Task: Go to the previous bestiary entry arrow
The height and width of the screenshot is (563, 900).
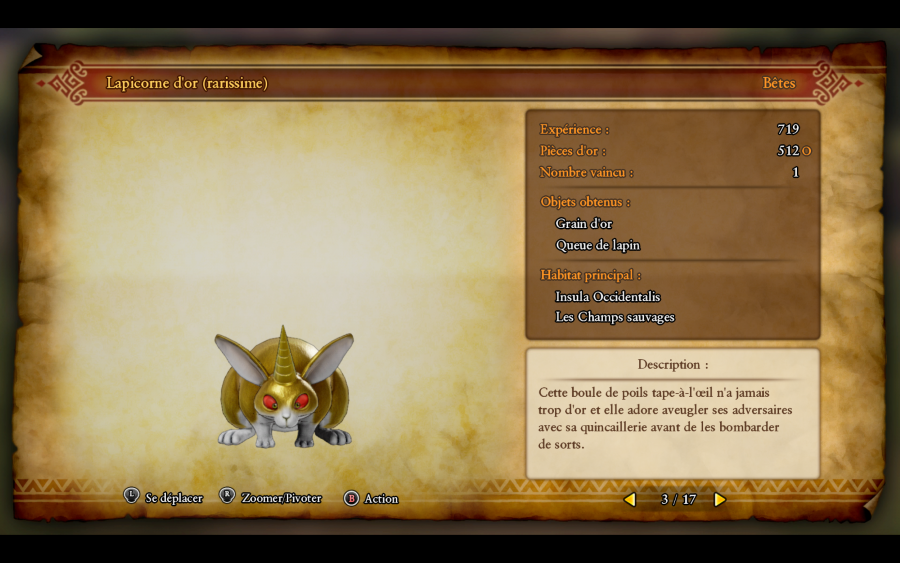Action: [x=630, y=499]
